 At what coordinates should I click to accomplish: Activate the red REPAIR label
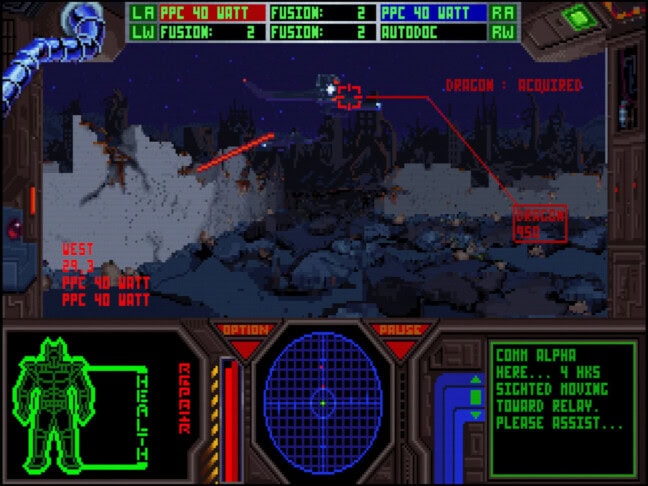point(183,398)
